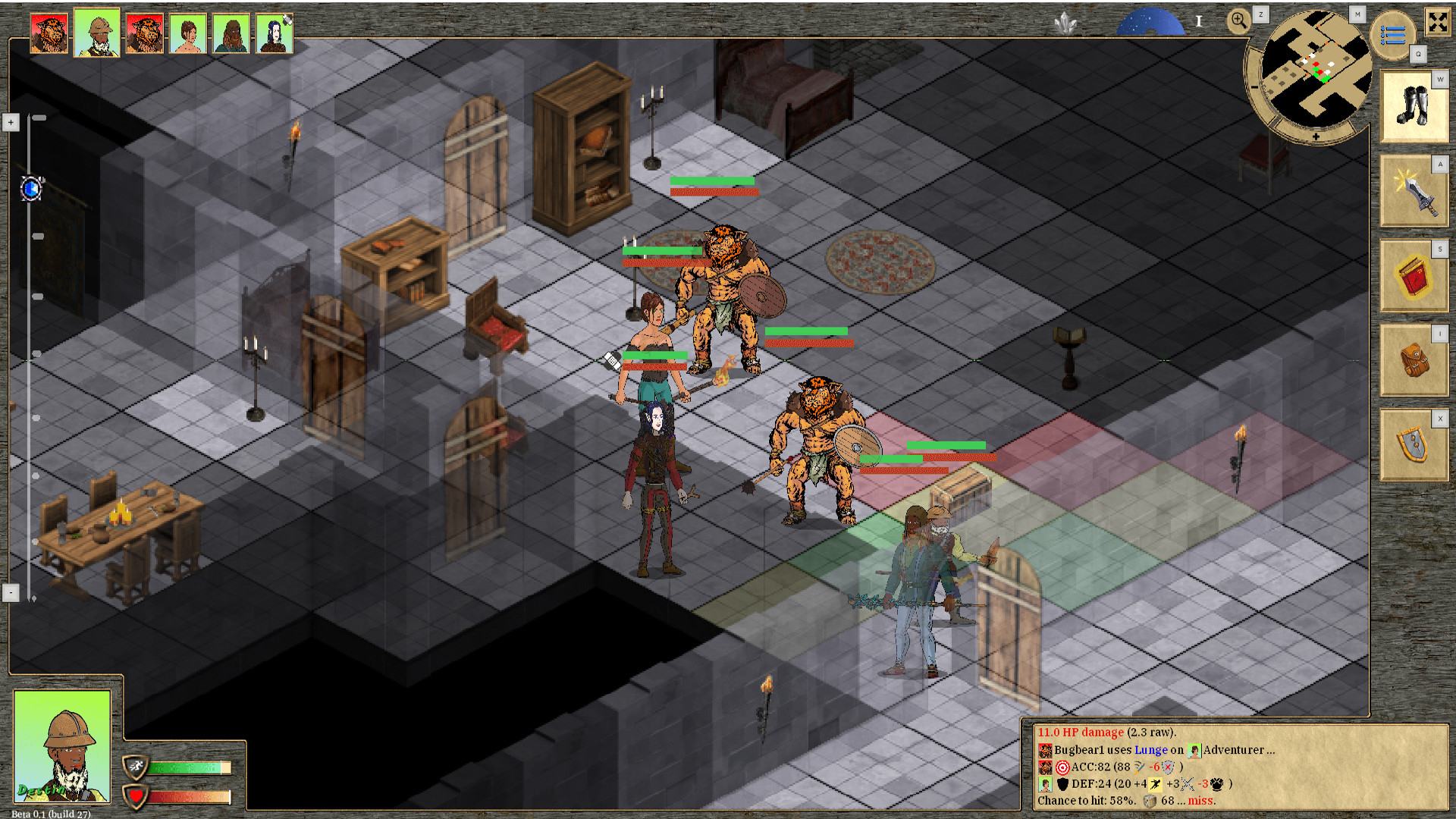
Task: Open the red spellbook icon
Action: [x=1413, y=275]
